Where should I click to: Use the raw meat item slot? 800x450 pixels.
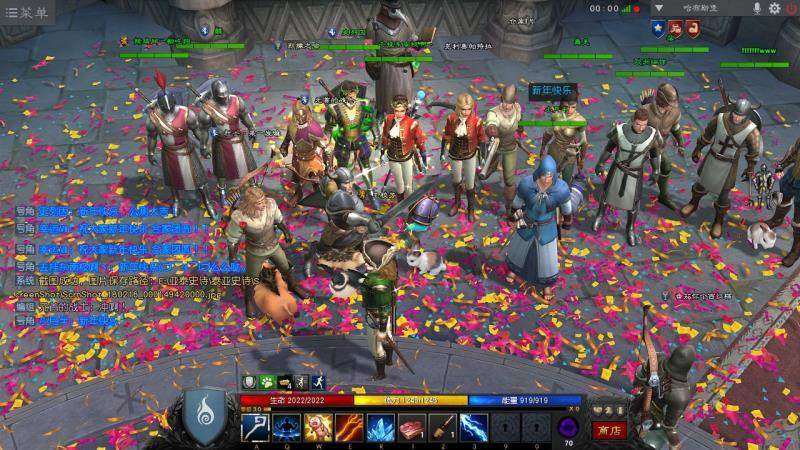411,428
